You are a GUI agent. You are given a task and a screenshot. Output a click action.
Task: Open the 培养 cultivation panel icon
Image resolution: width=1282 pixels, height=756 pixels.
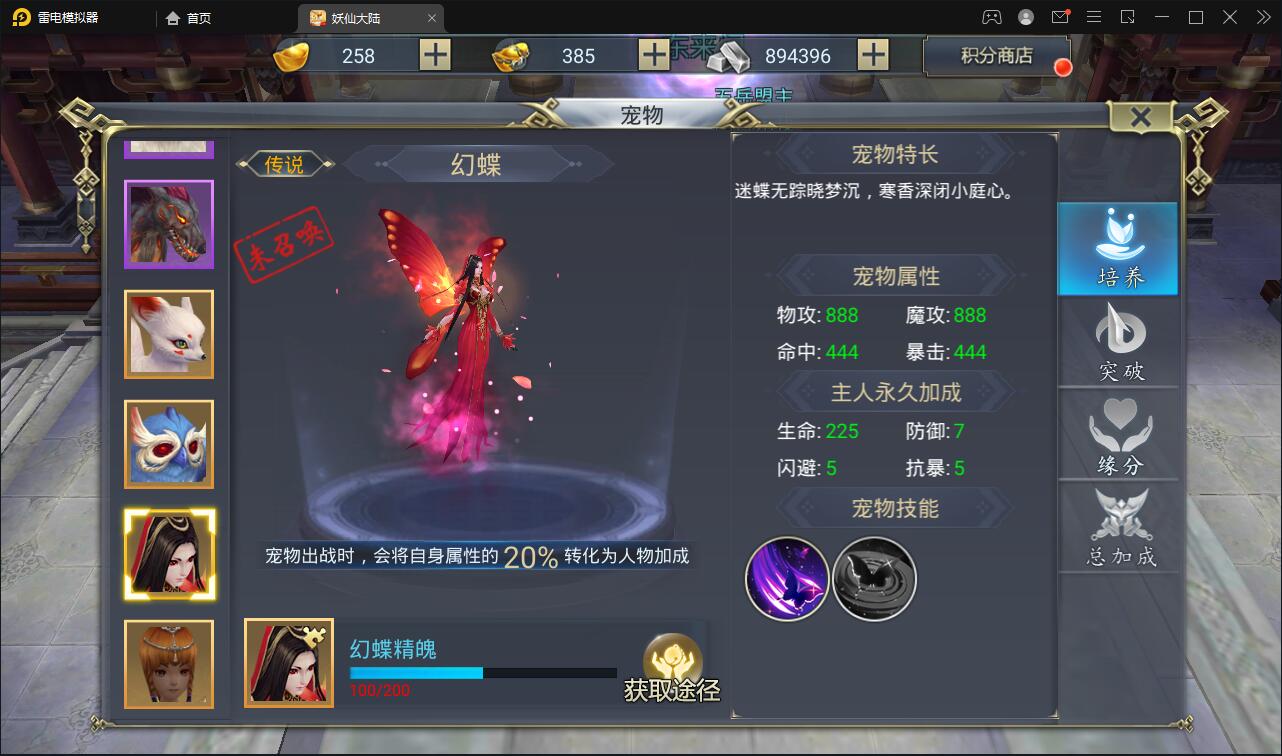tap(1117, 248)
